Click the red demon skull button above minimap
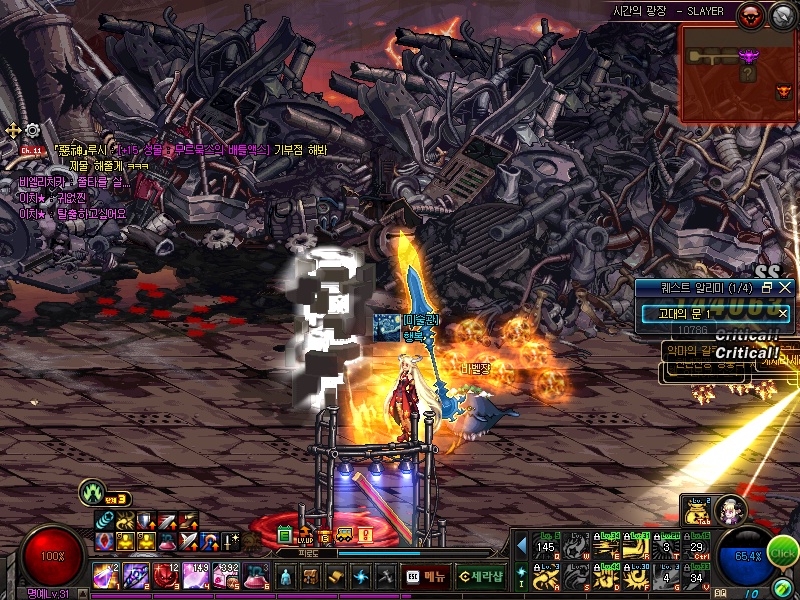 click(x=749, y=15)
